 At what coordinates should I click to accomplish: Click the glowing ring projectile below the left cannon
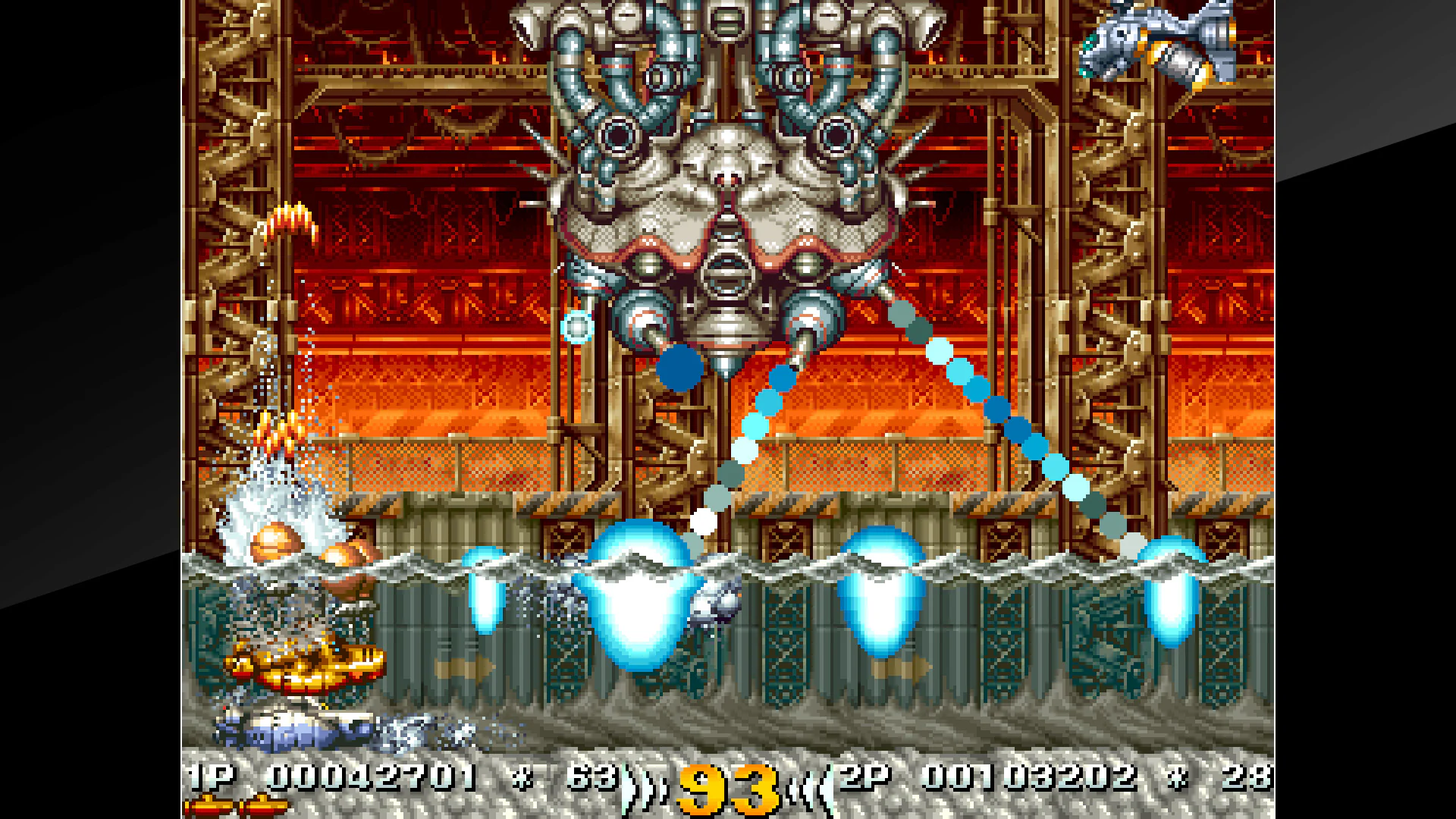pyautogui.click(x=577, y=326)
